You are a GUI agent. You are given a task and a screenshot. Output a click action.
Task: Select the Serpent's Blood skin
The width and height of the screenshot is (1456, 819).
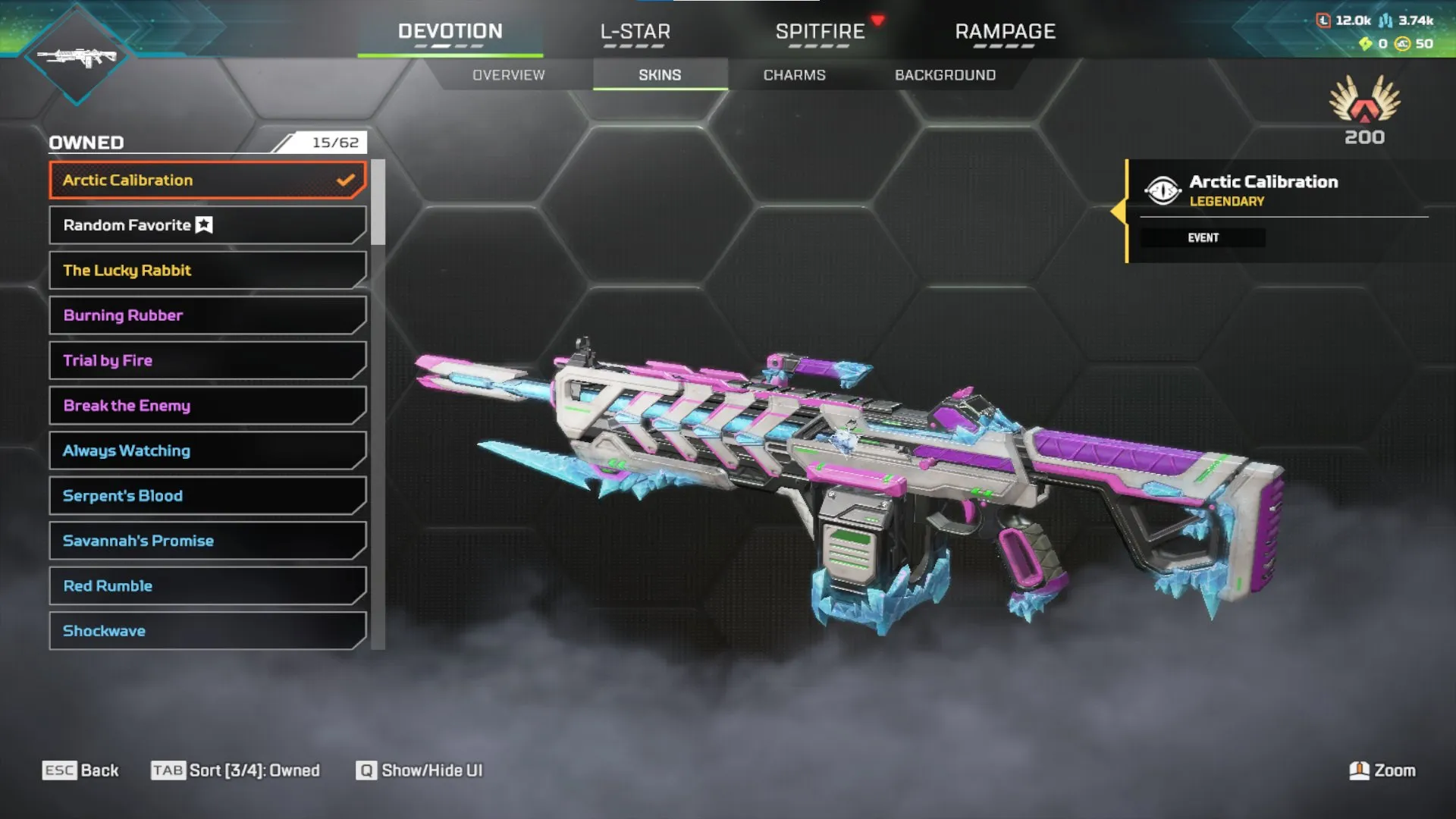[x=206, y=495]
